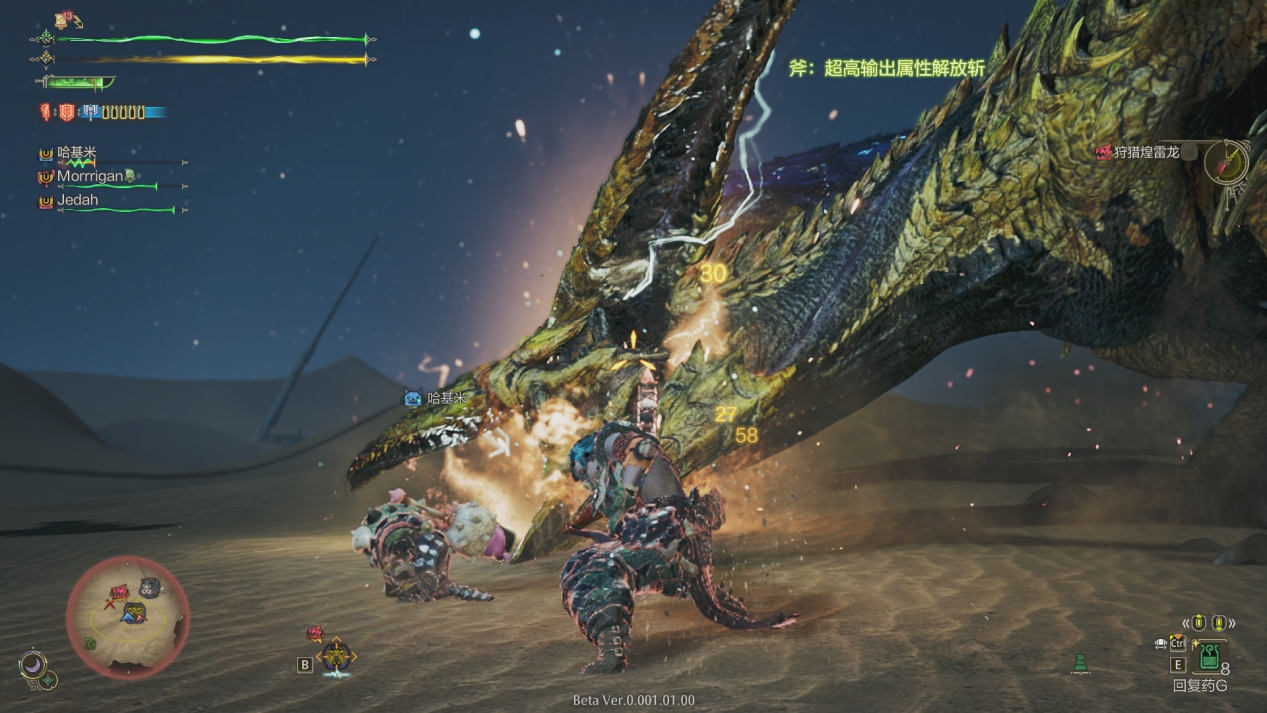Click the moon time-of-day indicator
The image size is (1267, 713).
coord(32,664)
